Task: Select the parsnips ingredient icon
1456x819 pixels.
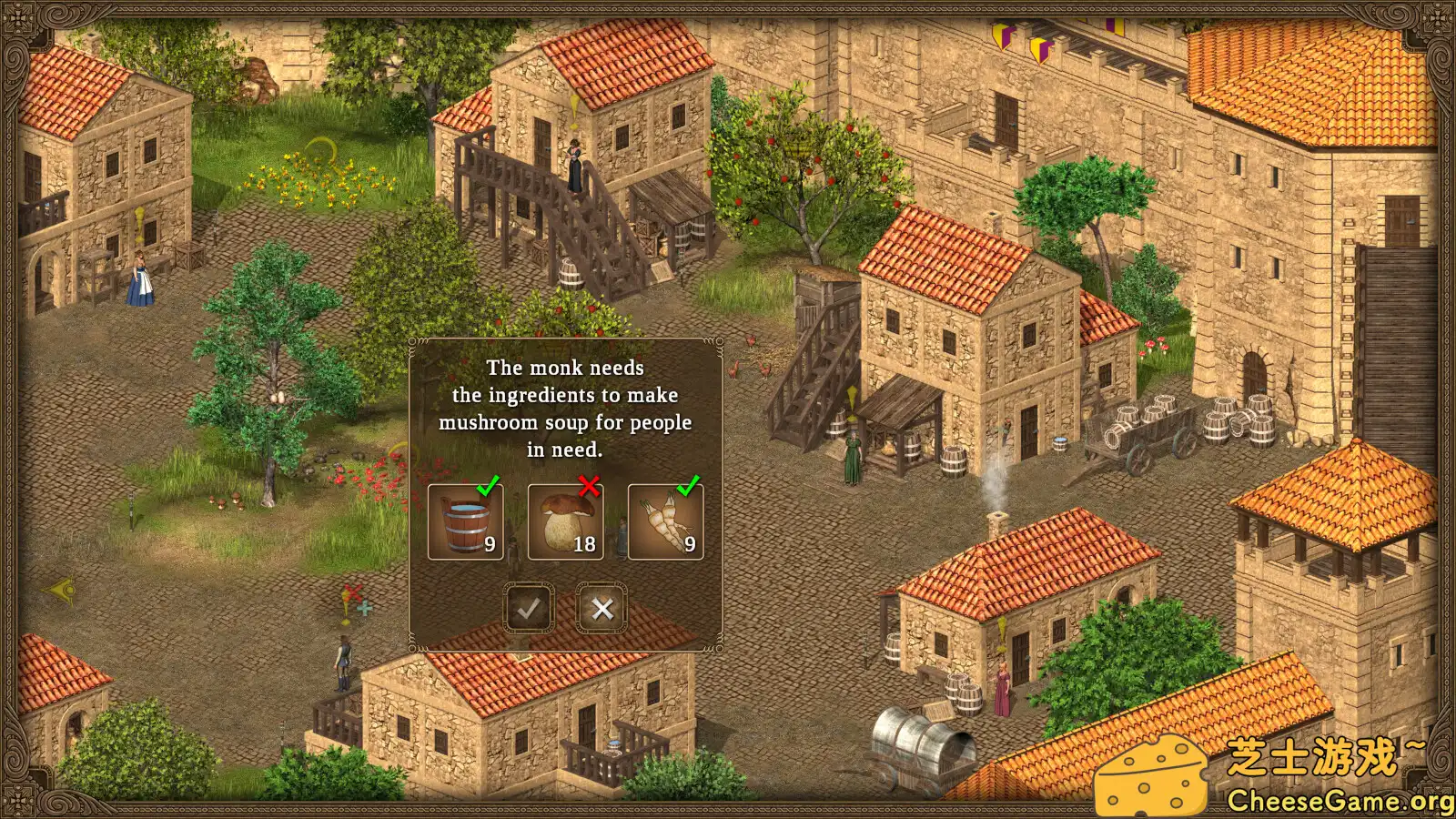Action: click(x=664, y=523)
